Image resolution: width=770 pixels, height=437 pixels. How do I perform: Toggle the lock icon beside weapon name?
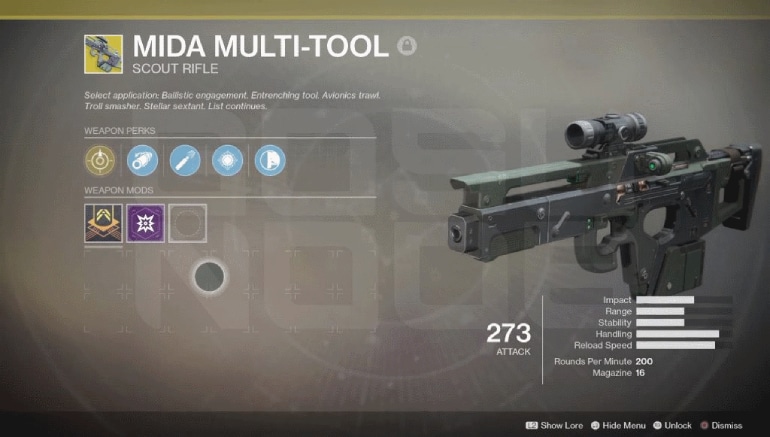[406, 45]
